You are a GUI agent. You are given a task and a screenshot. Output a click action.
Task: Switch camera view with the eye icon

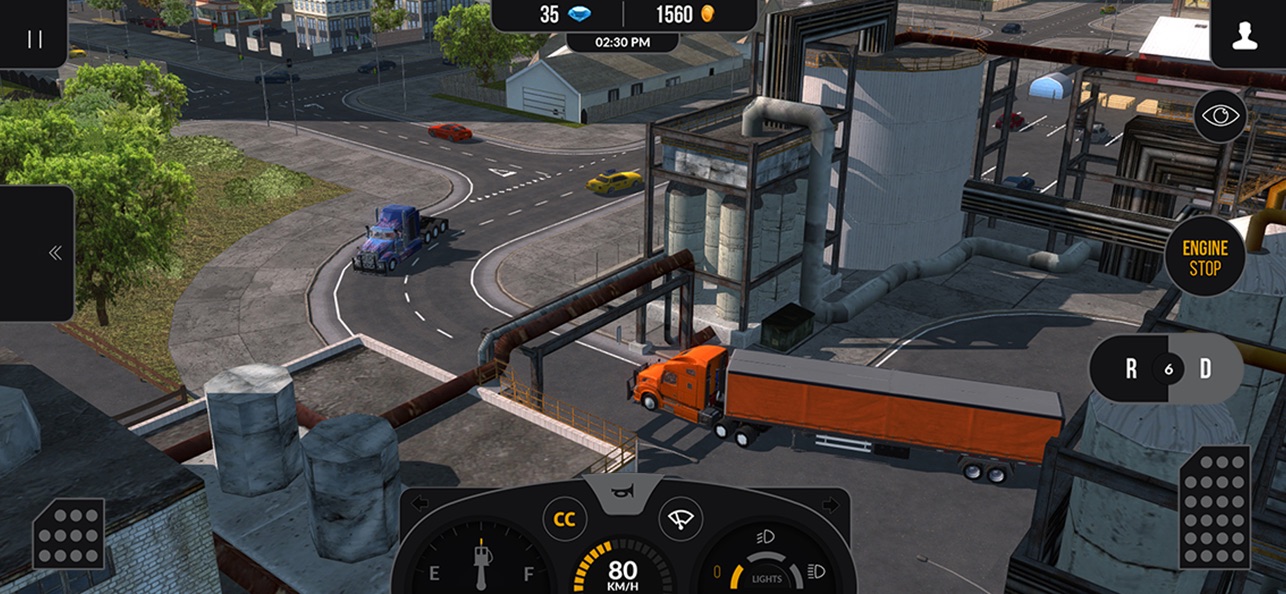click(1219, 116)
